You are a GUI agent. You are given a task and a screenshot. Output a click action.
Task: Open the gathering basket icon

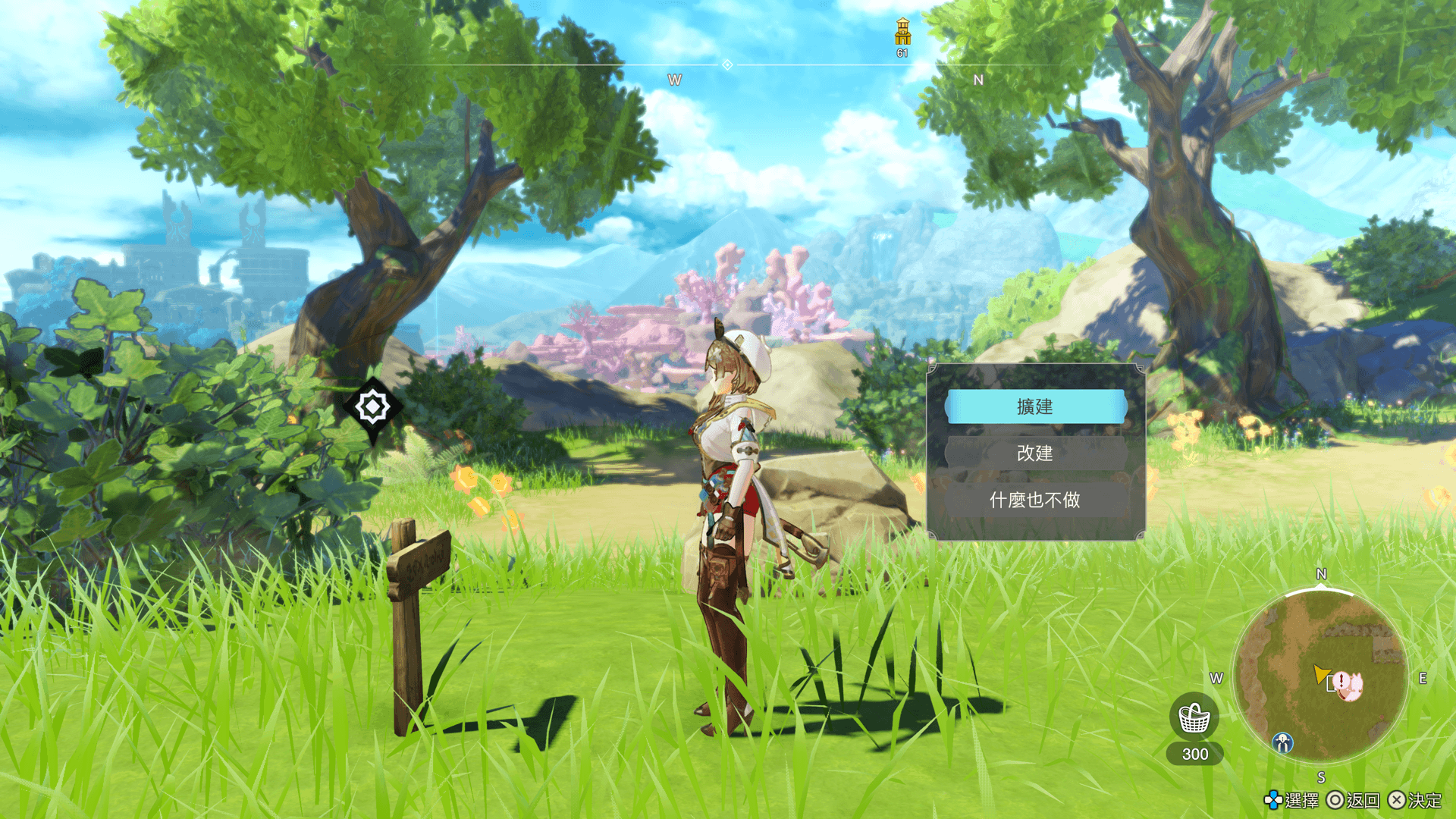coord(1194,717)
